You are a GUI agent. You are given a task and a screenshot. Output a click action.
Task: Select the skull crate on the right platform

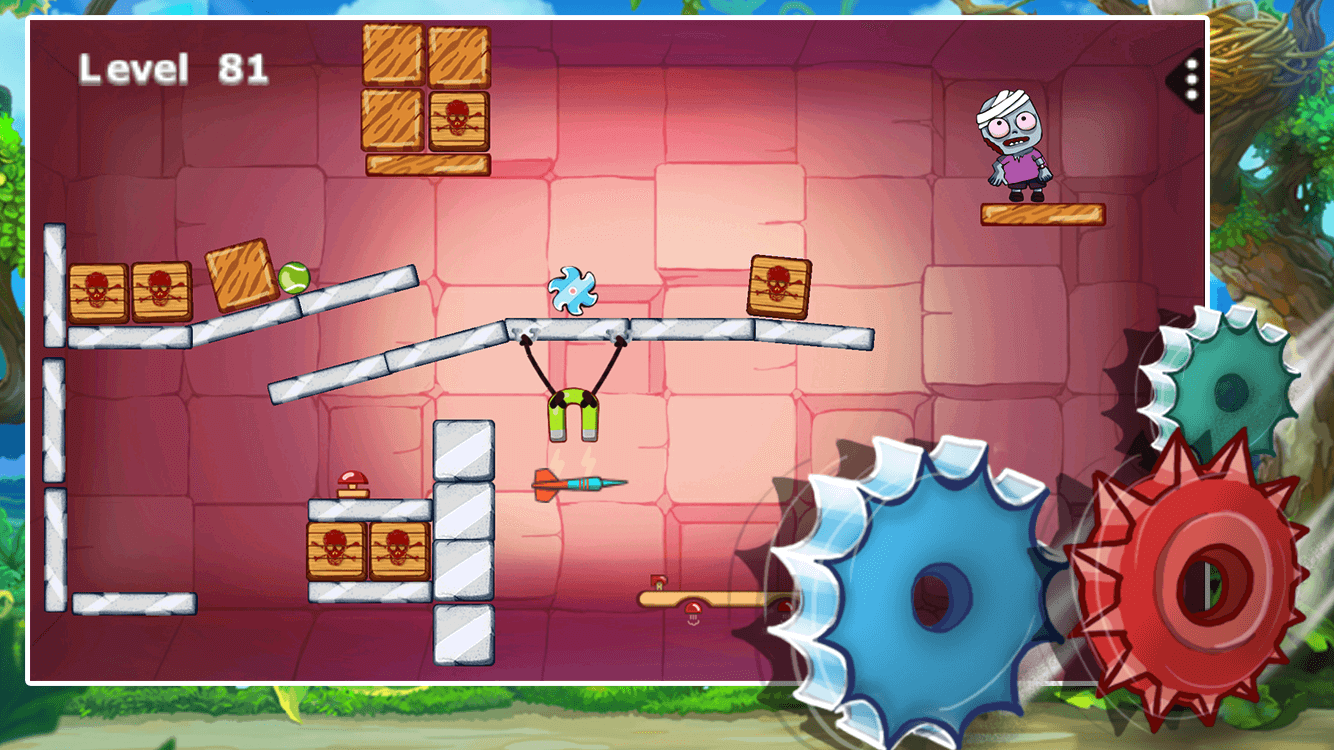pyautogui.click(x=779, y=287)
